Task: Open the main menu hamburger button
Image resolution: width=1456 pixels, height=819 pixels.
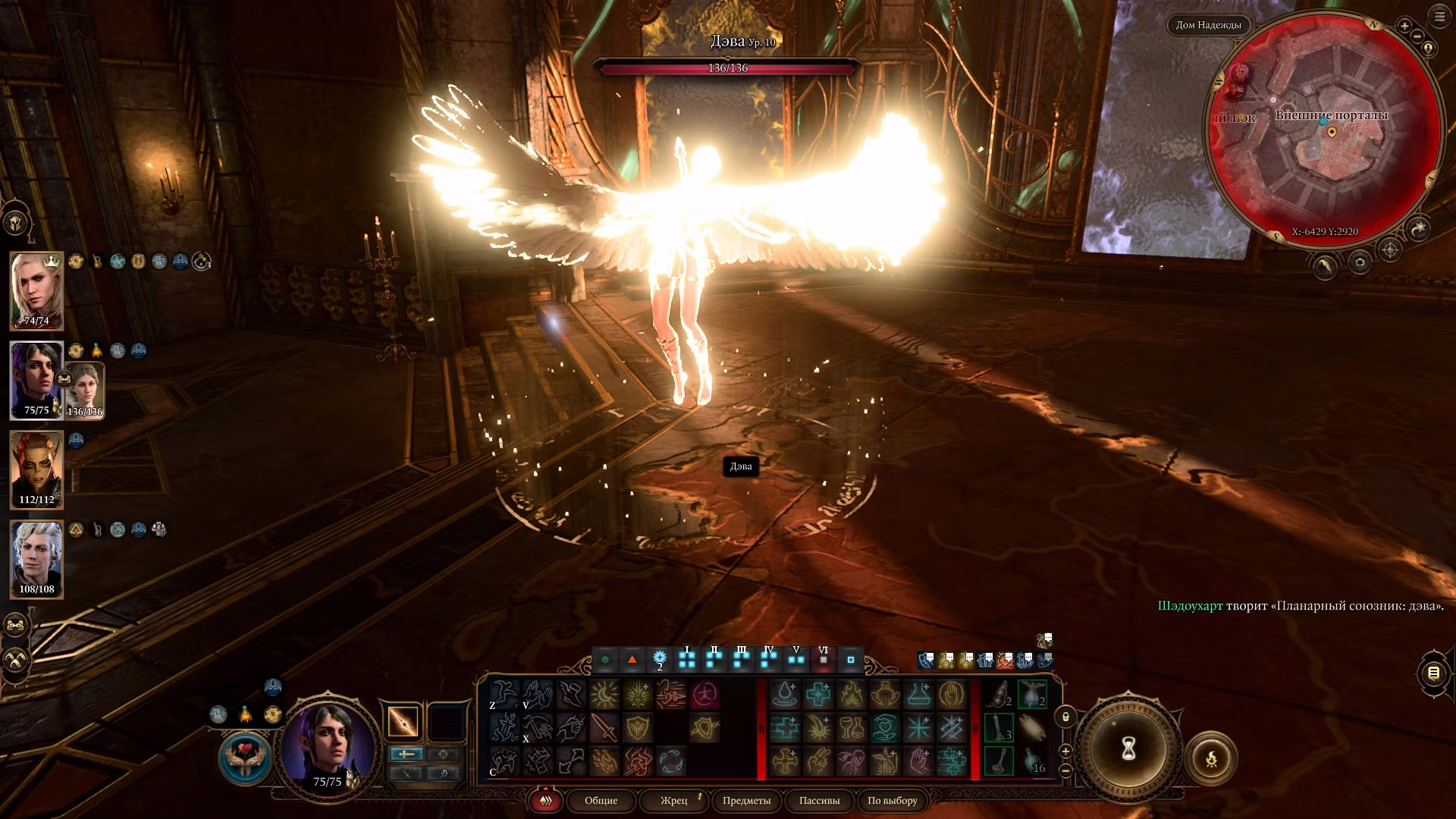Action: tap(1439, 17)
